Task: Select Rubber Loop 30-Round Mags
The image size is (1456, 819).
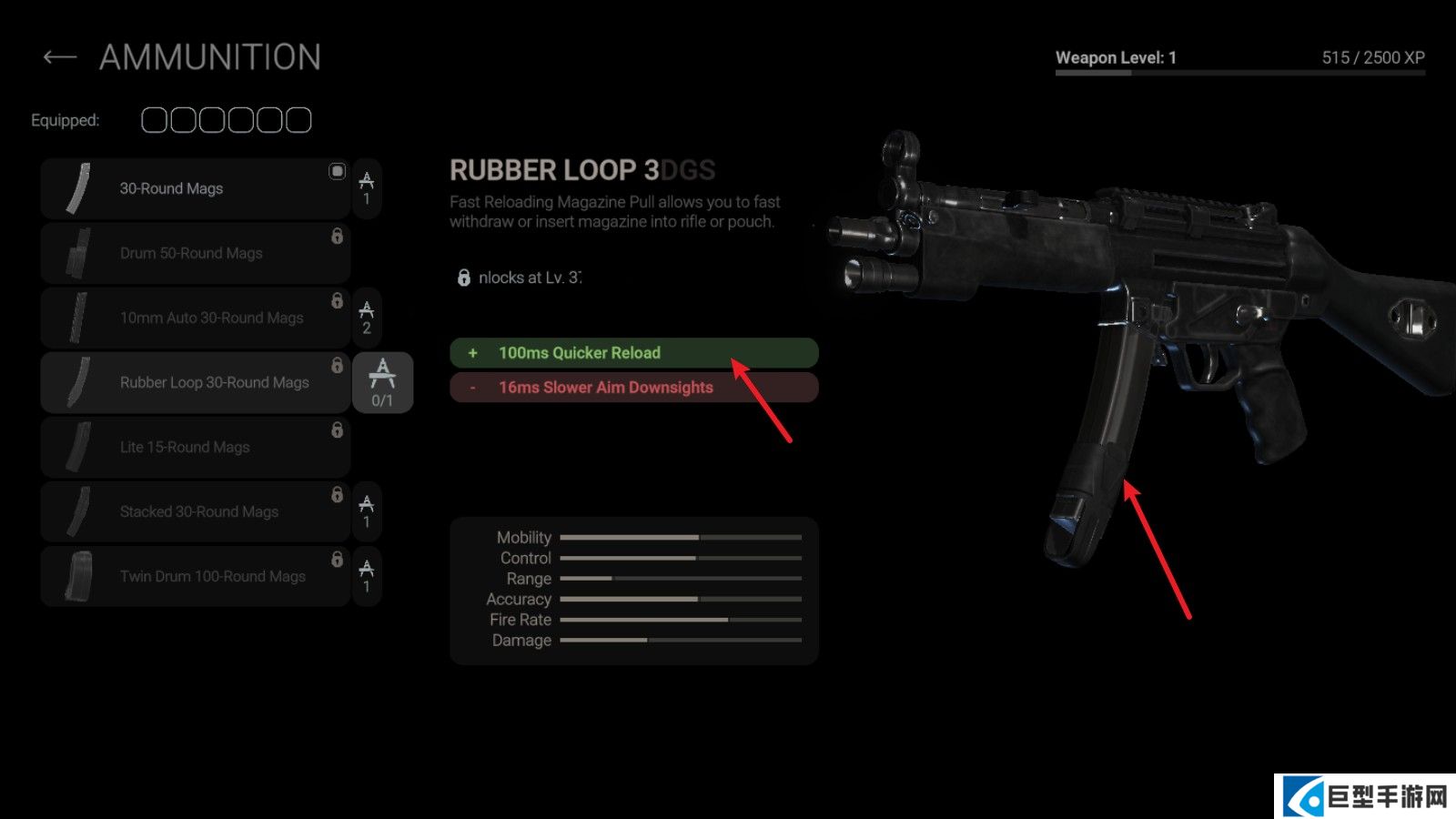Action: coord(195,382)
